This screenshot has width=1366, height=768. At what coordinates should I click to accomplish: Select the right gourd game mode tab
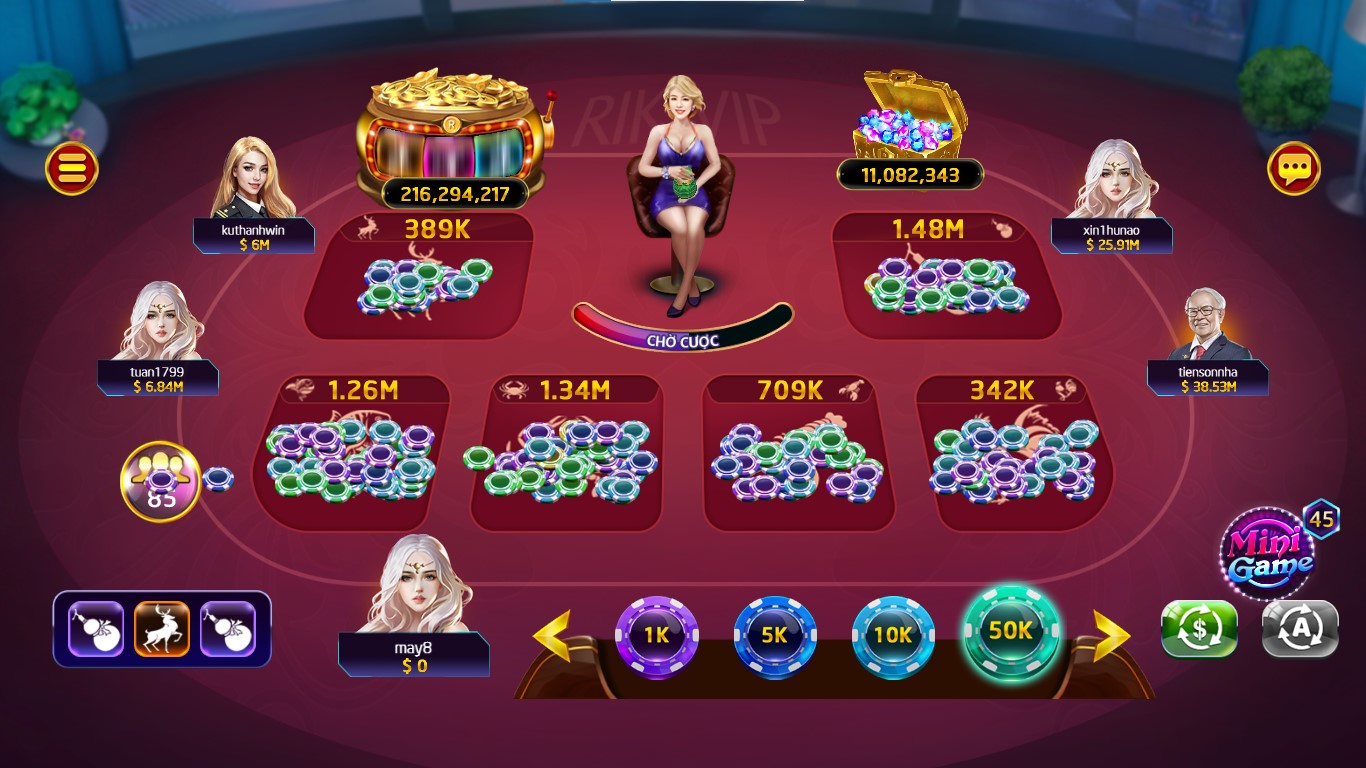pyautogui.click(x=228, y=628)
